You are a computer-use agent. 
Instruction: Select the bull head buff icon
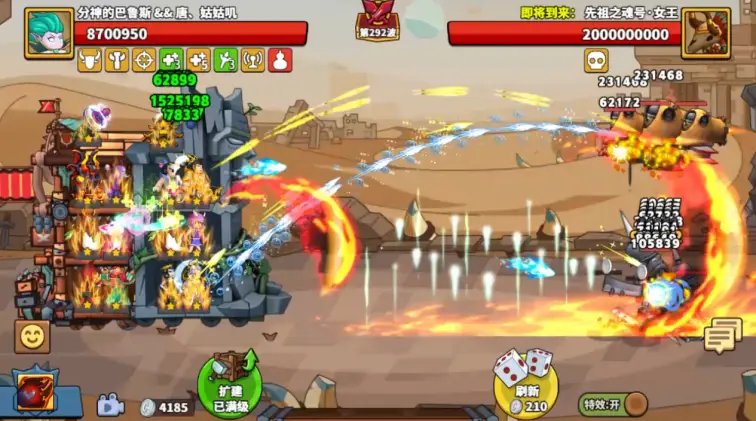pyautogui.click(x=90, y=61)
